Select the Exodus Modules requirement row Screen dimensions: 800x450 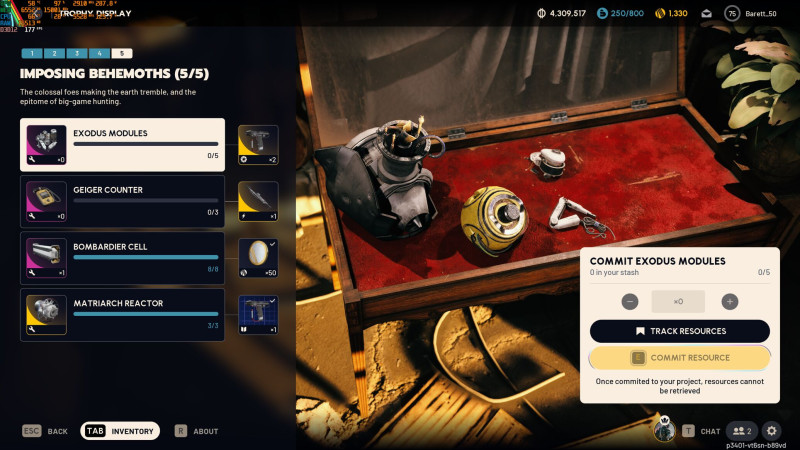123,145
